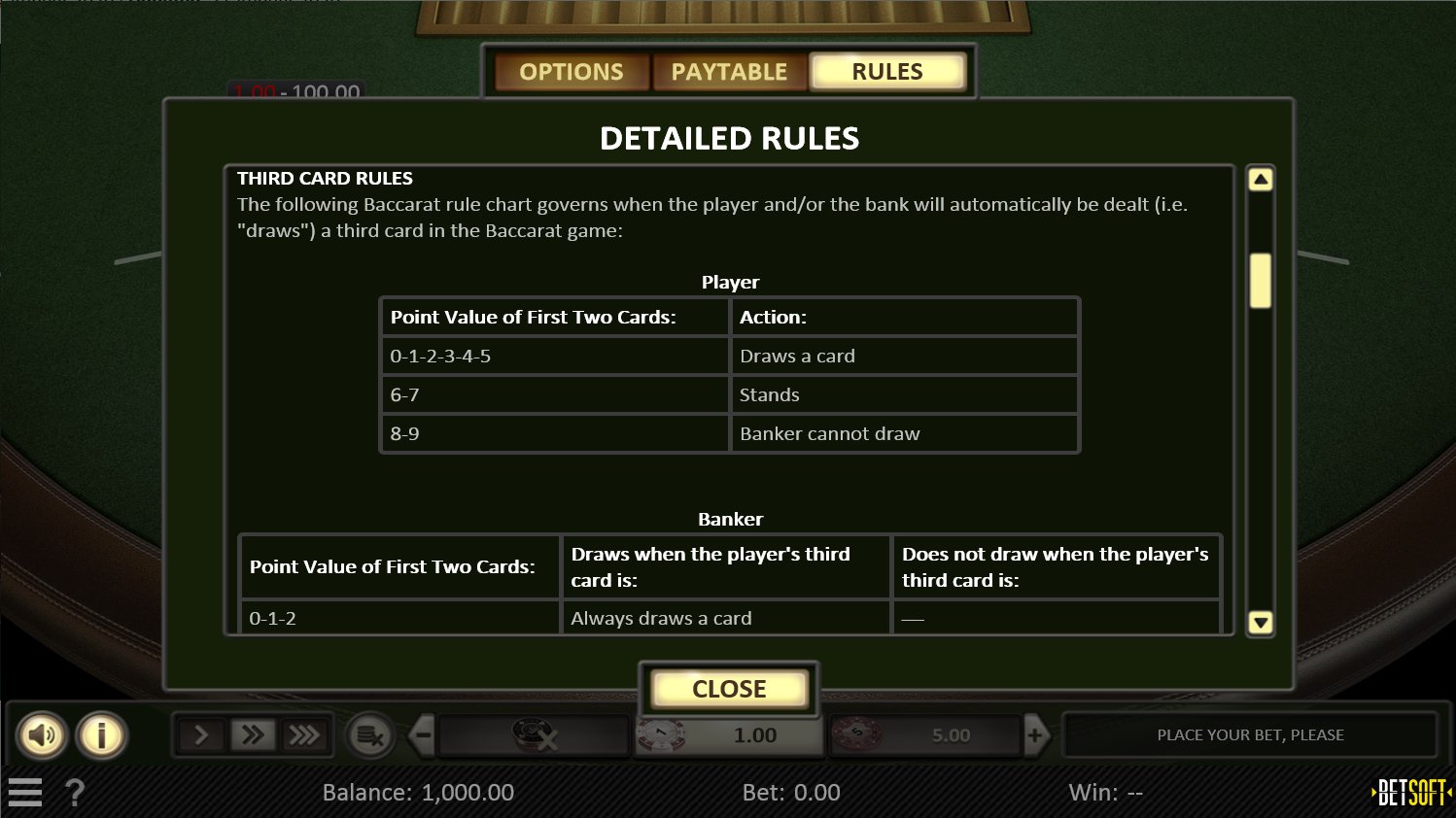Close the Detailed Rules dialog

pos(728,689)
